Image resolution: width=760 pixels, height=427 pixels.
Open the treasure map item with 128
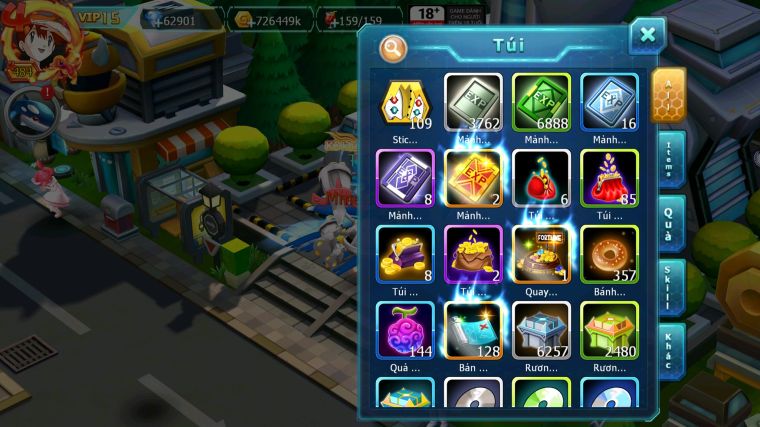tap(473, 330)
